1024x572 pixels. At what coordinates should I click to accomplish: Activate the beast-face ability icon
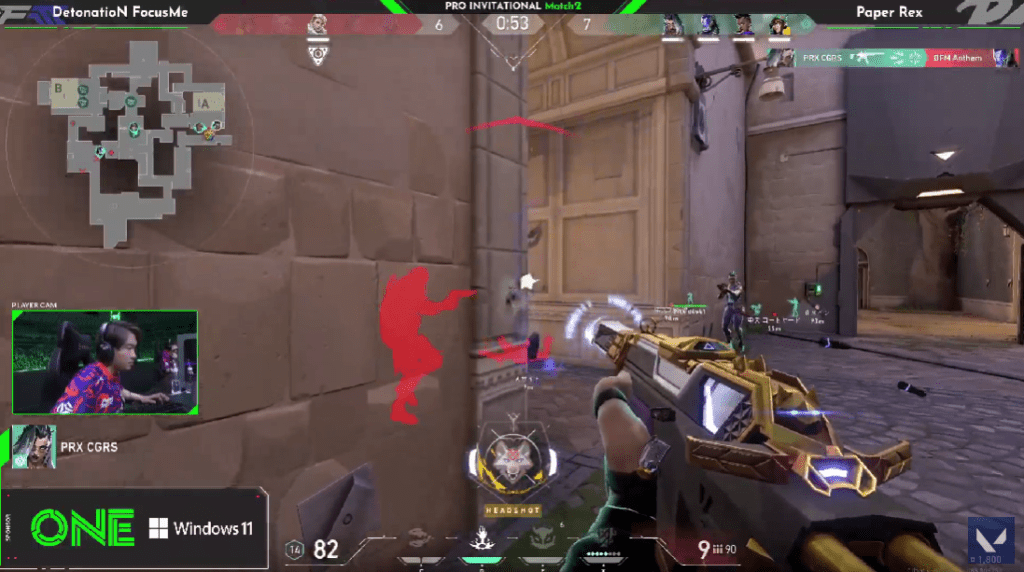click(x=542, y=541)
